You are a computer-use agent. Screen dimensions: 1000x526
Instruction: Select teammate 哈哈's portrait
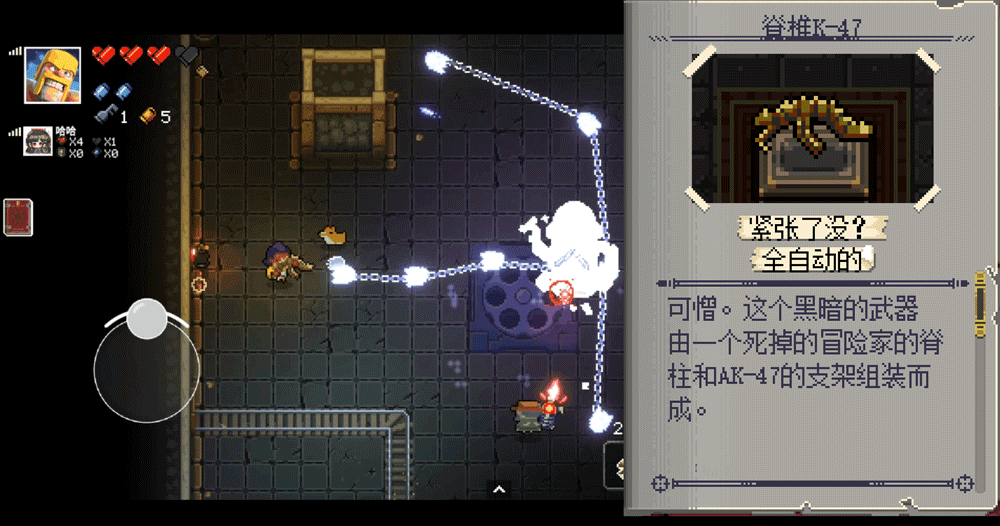point(38,142)
